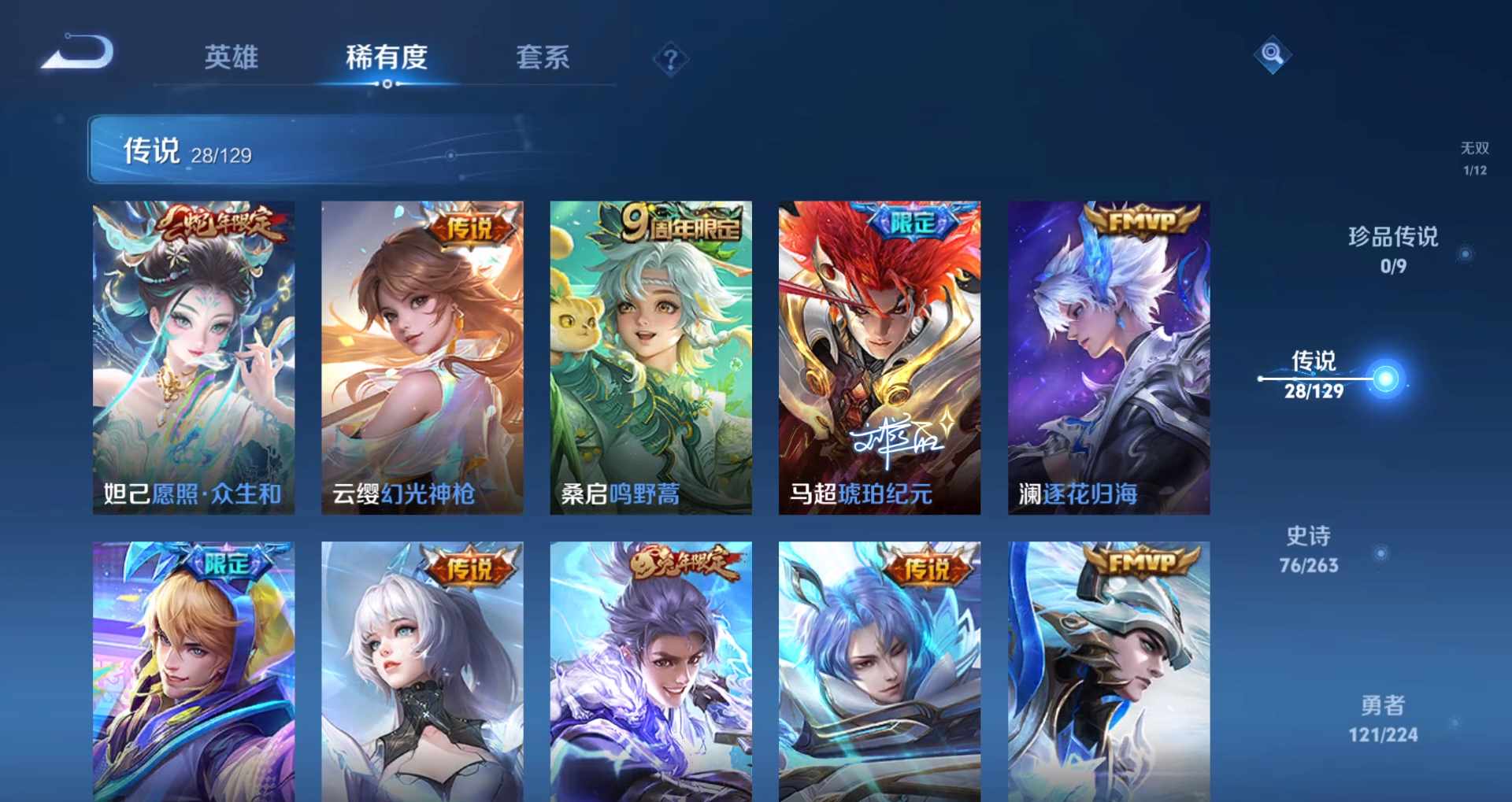This screenshot has height=802, width=1512.
Task: Go back using the return arrow
Action: [x=79, y=54]
